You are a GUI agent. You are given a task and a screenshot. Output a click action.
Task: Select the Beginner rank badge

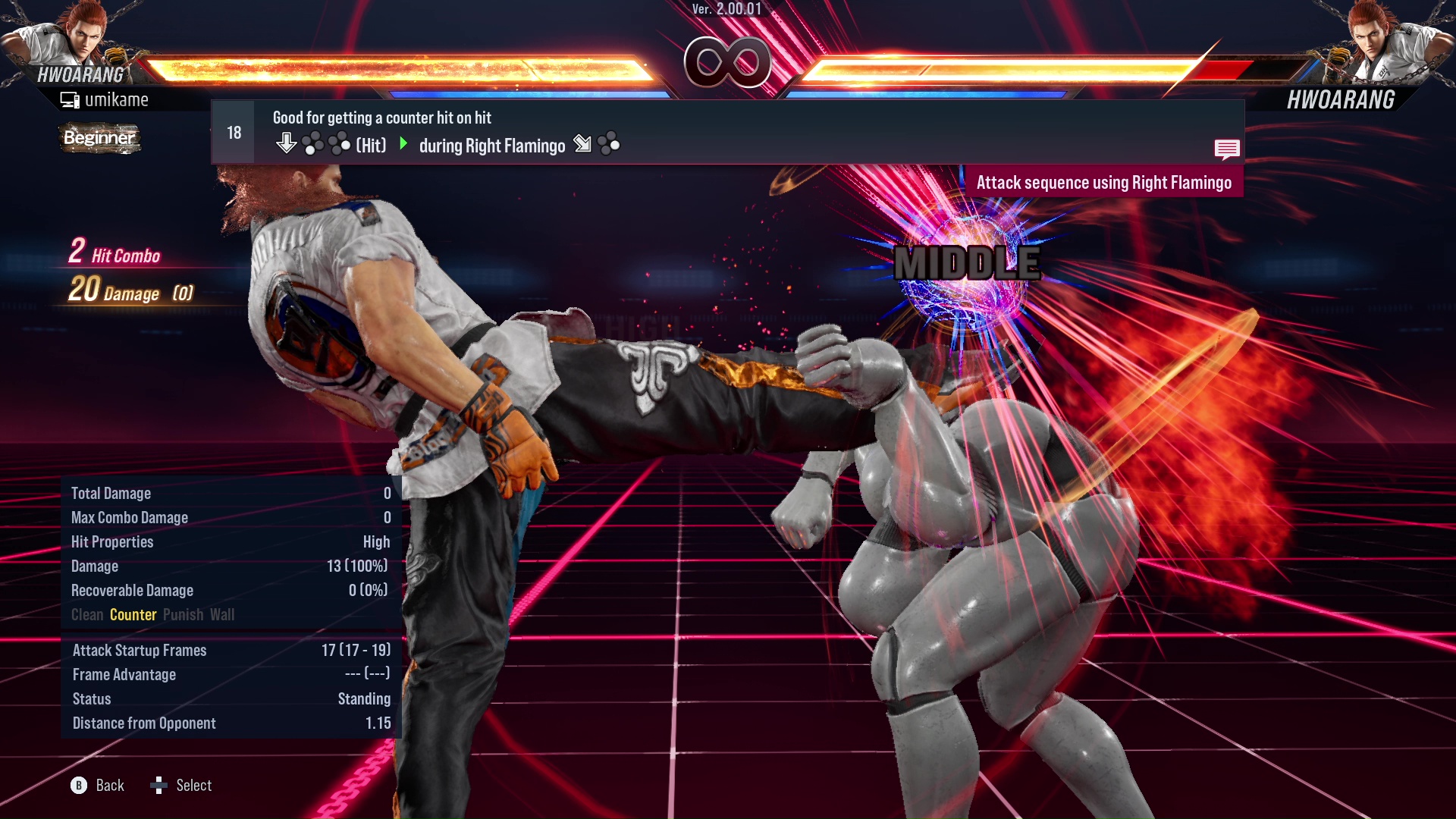tap(99, 139)
